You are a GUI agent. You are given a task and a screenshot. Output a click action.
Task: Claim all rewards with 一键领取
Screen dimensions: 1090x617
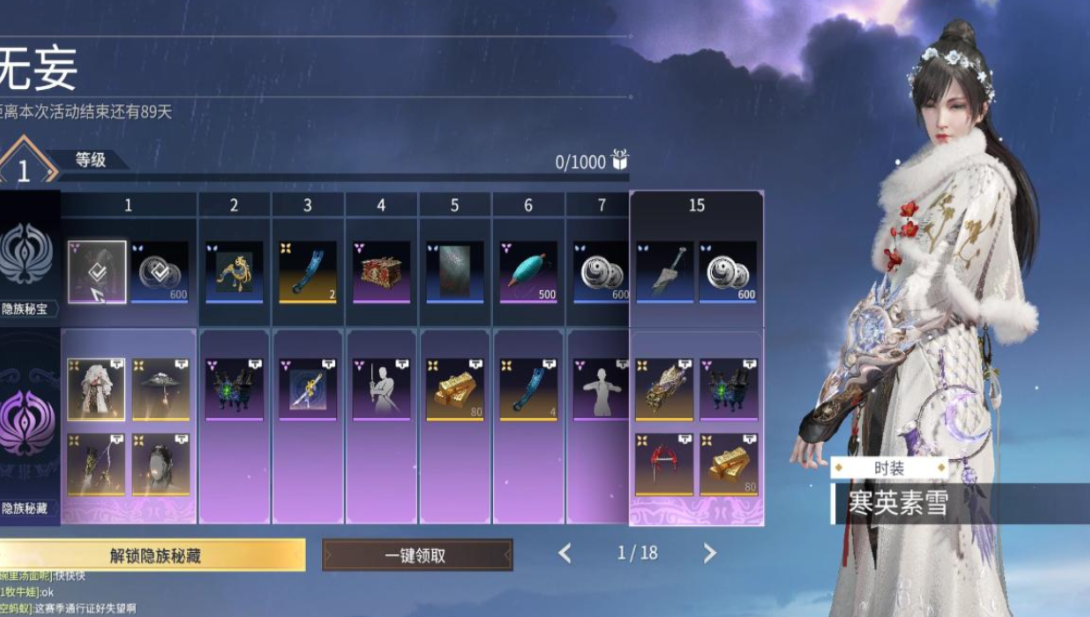(417, 555)
